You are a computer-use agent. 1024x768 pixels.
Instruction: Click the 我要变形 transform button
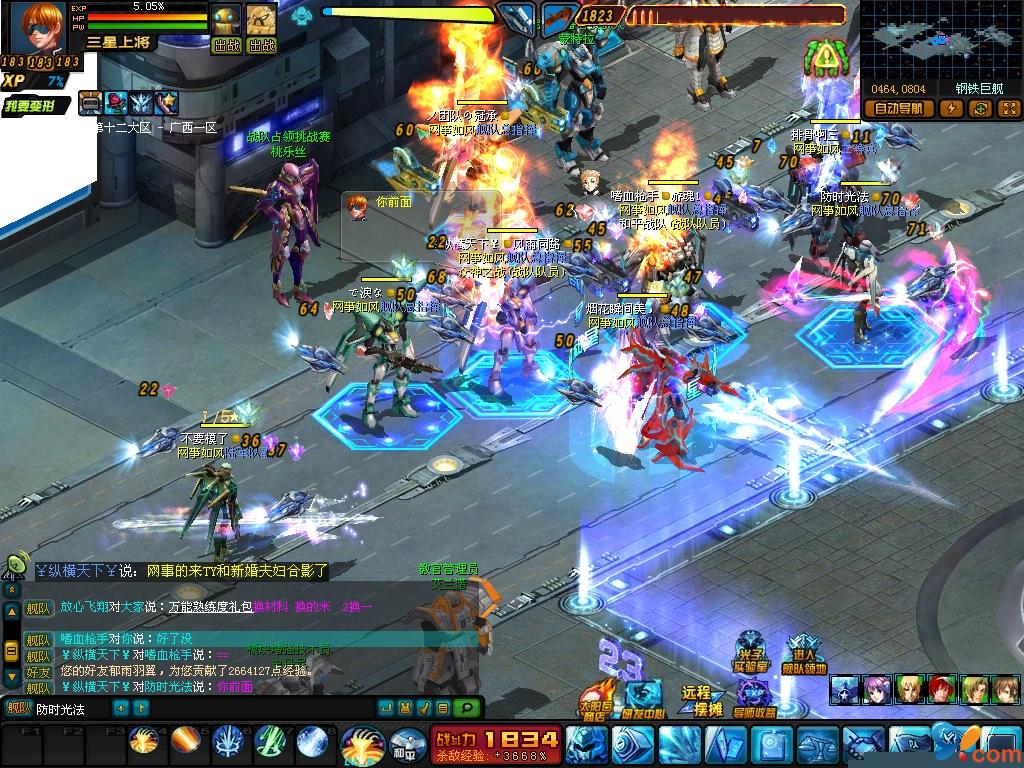(x=36, y=106)
